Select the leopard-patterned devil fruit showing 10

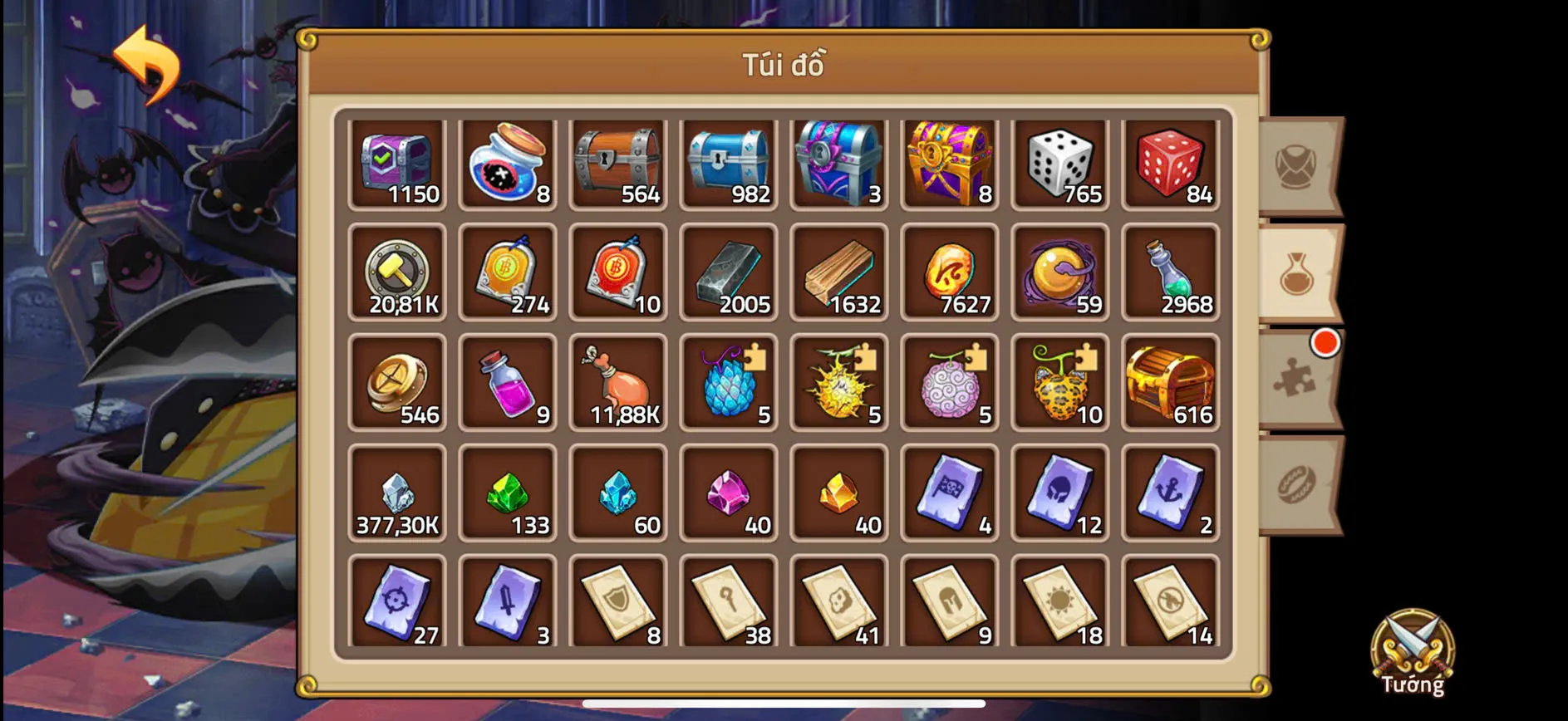click(1059, 381)
